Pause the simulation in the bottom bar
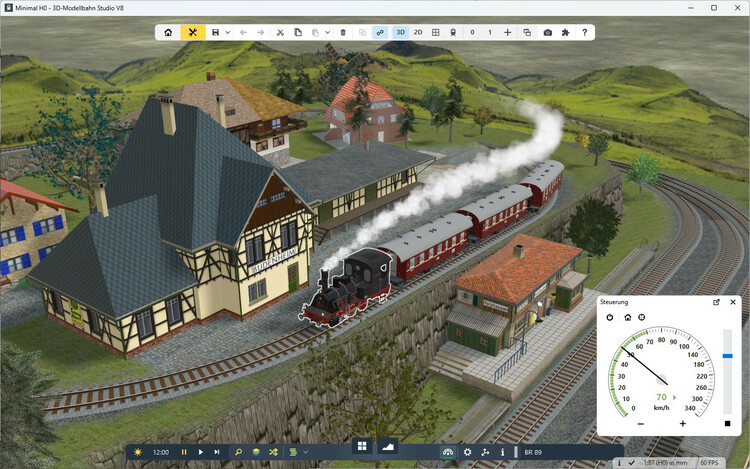This screenshot has height=469, width=750. pos(184,453)
